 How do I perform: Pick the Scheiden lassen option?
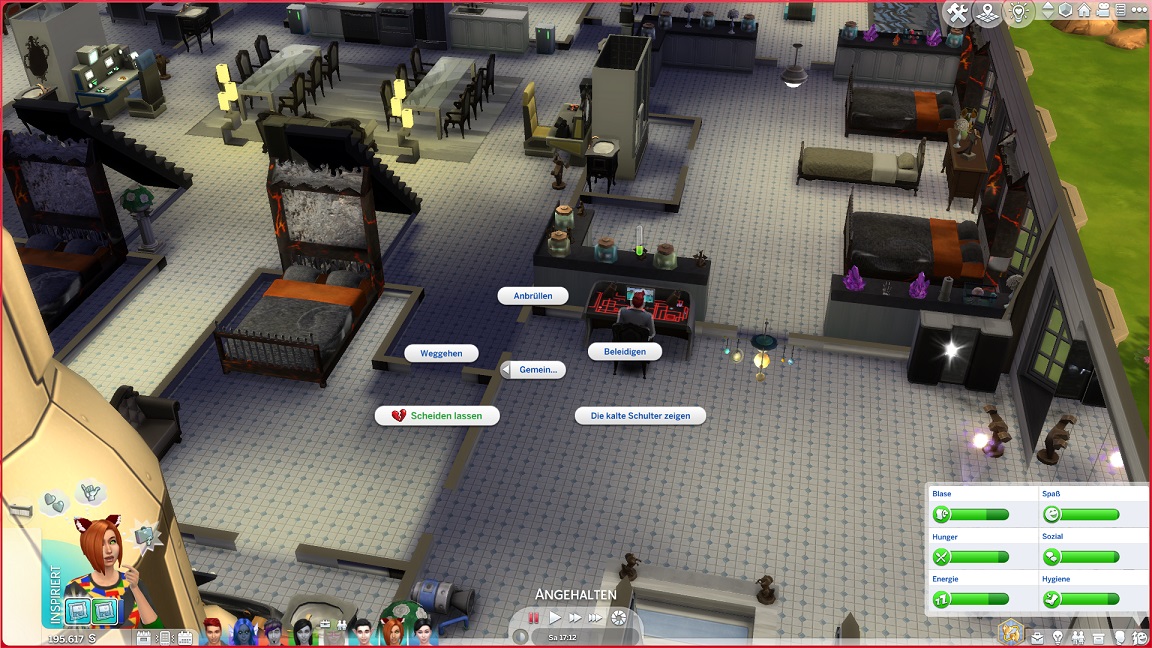pyautogui.click(x=437, y=415)
